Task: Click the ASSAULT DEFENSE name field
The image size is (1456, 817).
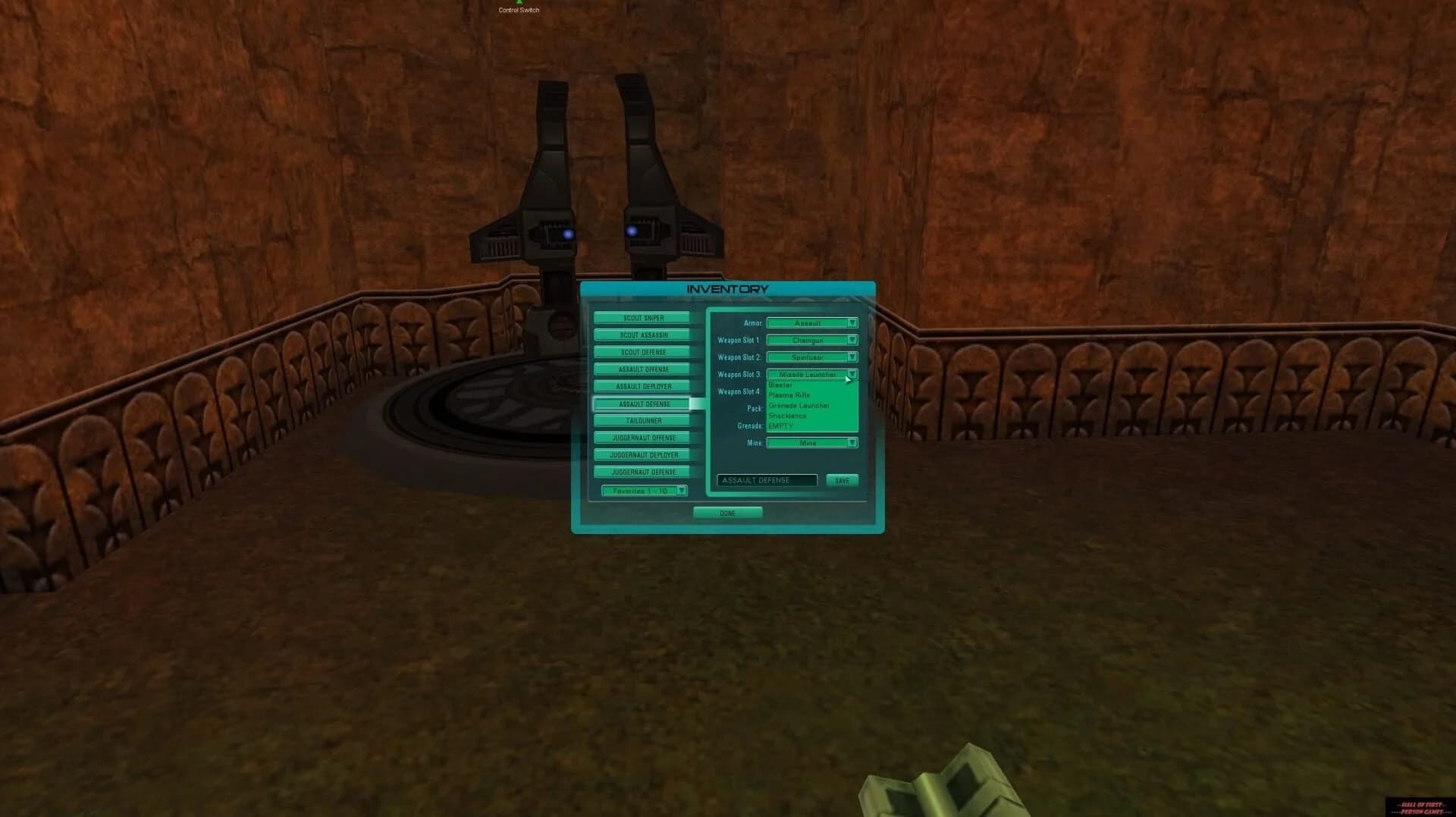Action: click(x=767, y=480)
